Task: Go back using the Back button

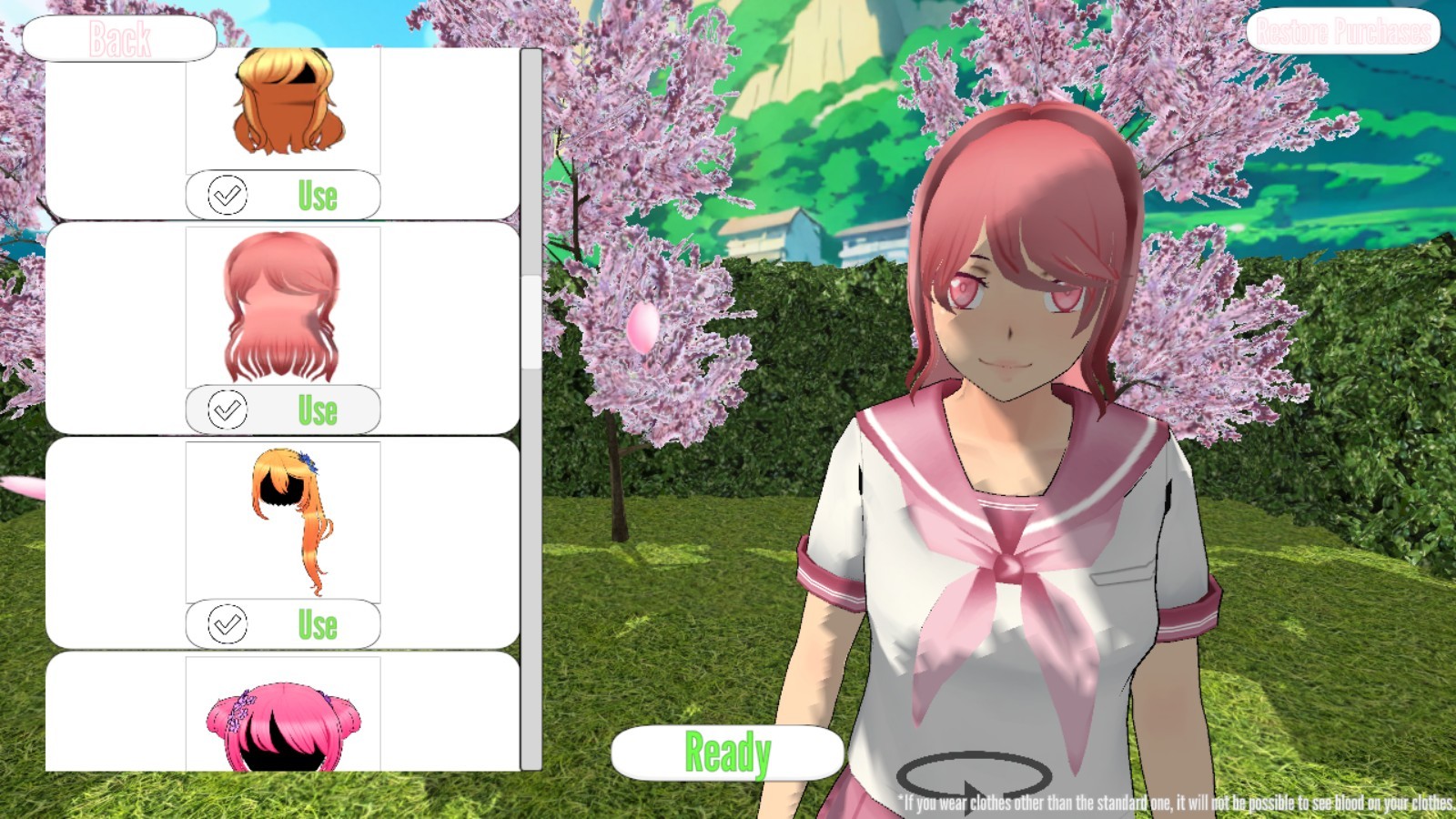Action: [x=119, y=38]
